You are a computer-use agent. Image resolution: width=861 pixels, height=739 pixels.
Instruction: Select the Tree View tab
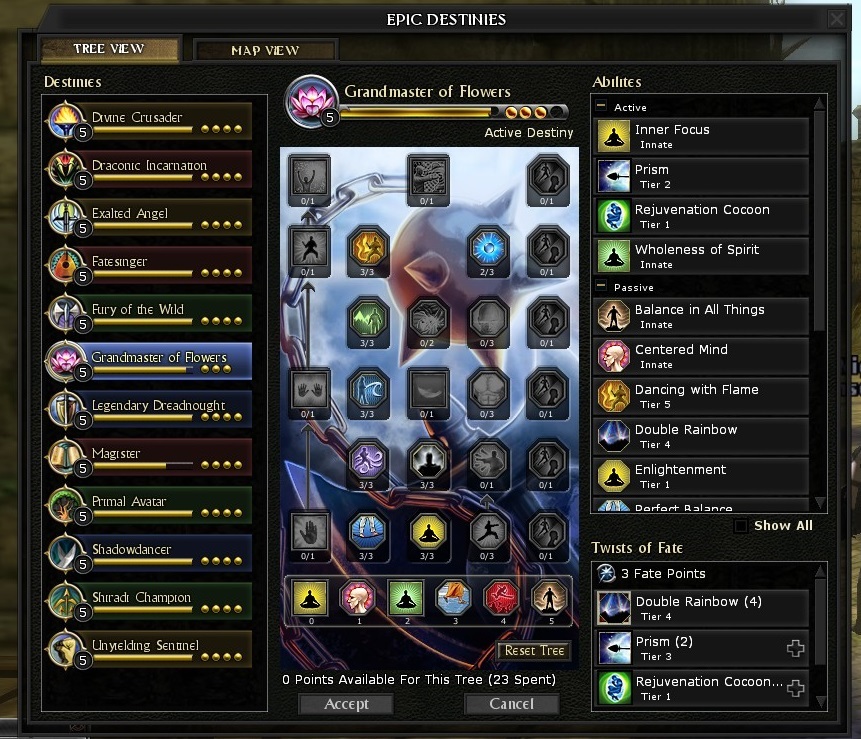point(109,49)
